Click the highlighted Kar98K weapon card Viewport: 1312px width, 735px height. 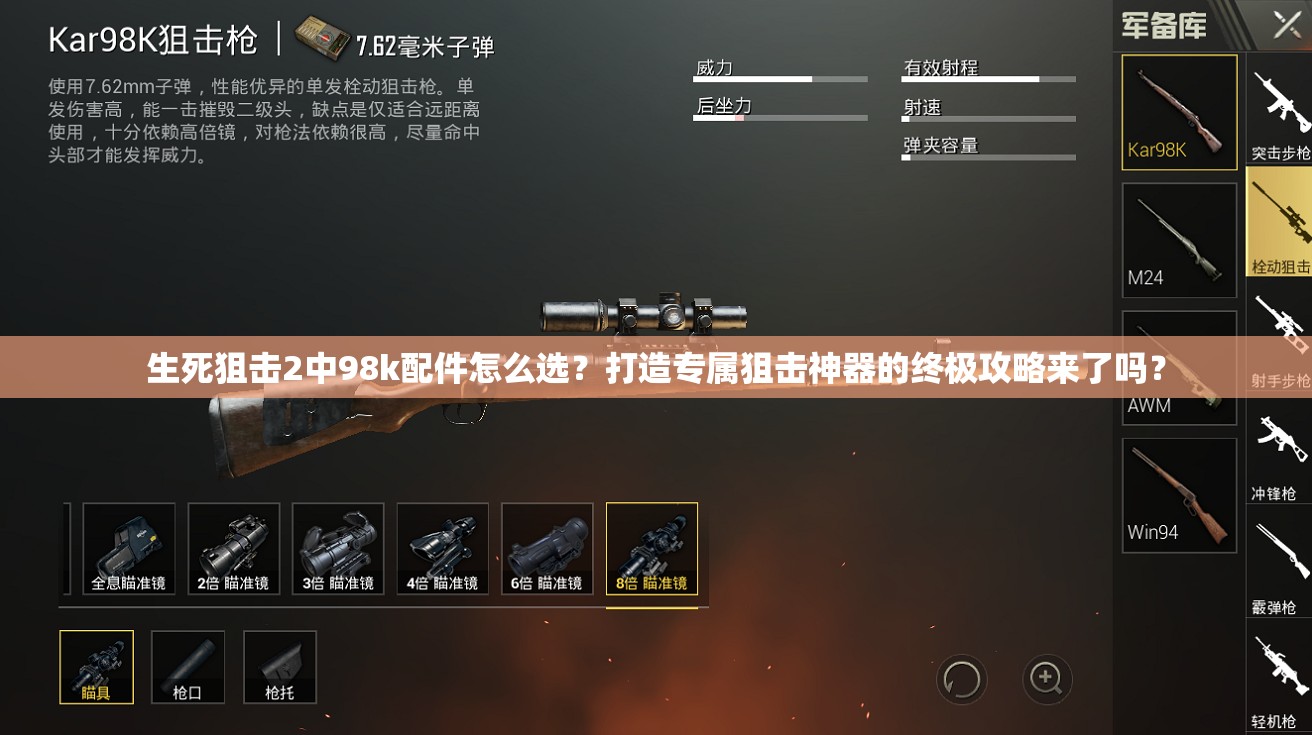click(x=1179, y=113)
